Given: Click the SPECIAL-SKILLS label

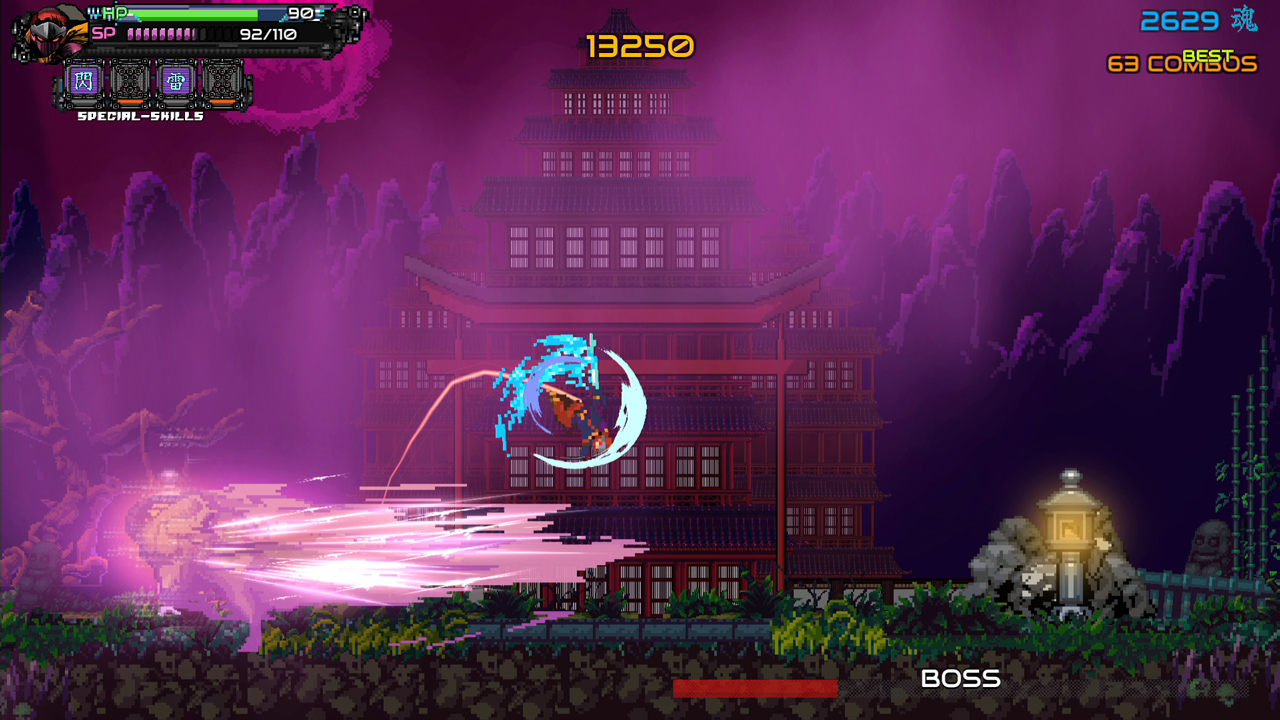Looking at the screenshot, I should (x=140, y=116).
